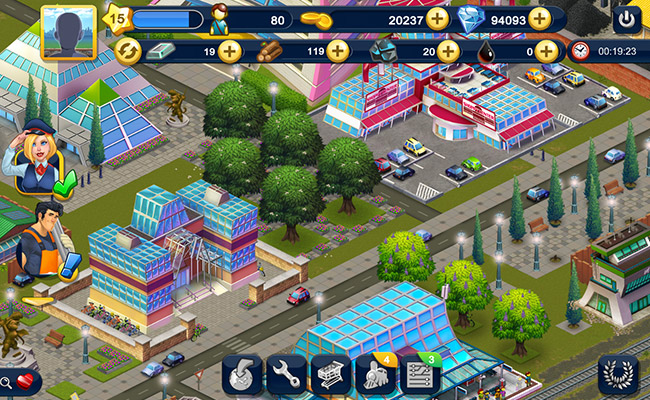
Task: Open the player profile avatar
Action: [69, 32]
